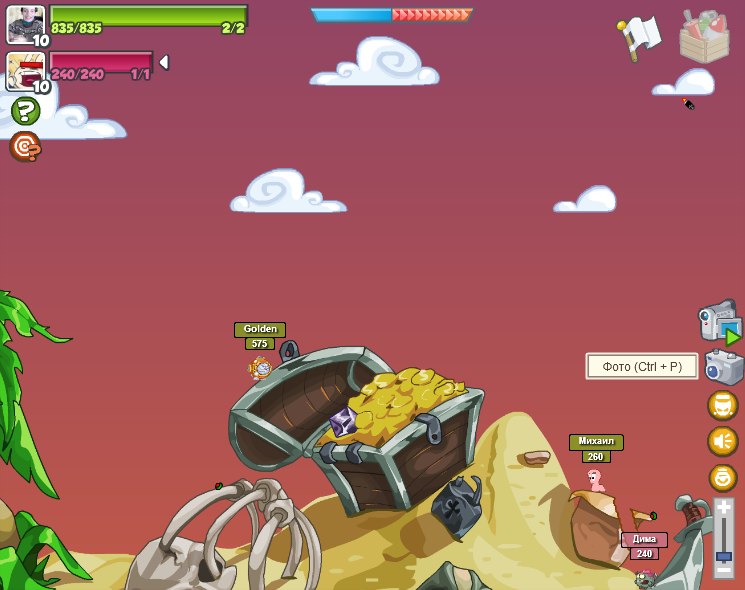
Task: Click the round orange button below the speaker
Action: point(722,477)
